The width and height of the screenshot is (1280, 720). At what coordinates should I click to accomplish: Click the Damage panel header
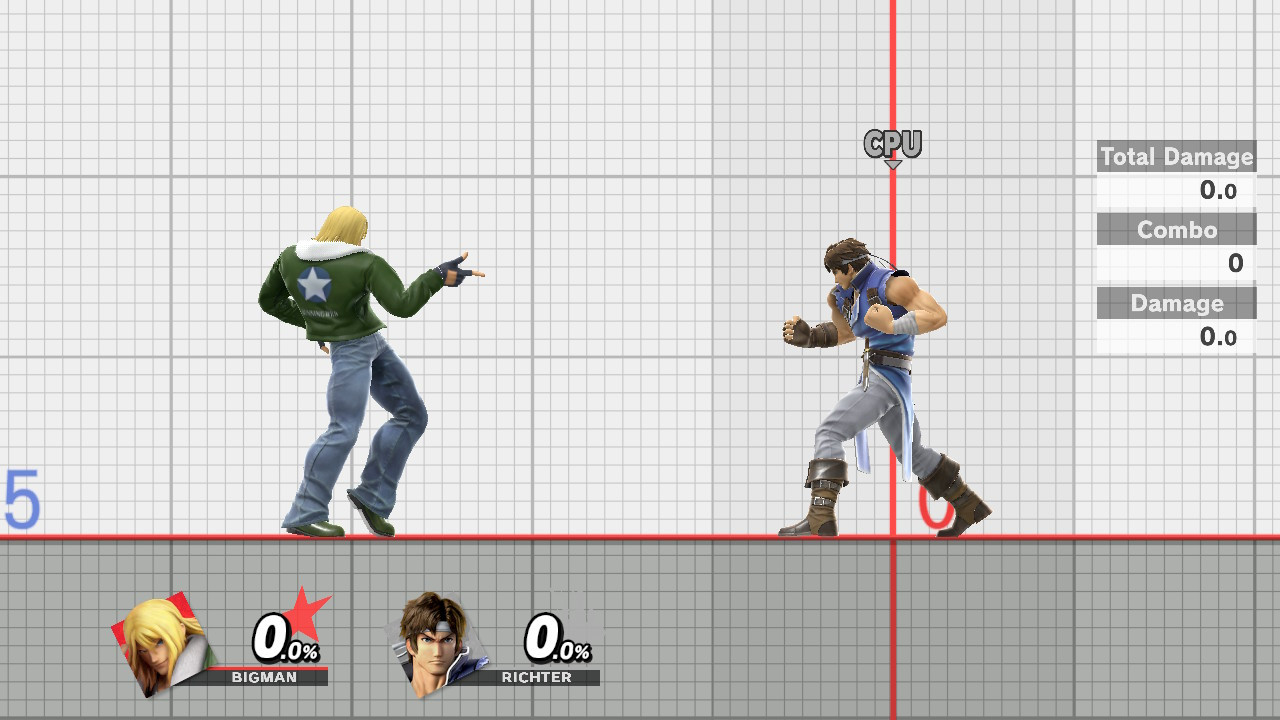(x=1176, y=303)
